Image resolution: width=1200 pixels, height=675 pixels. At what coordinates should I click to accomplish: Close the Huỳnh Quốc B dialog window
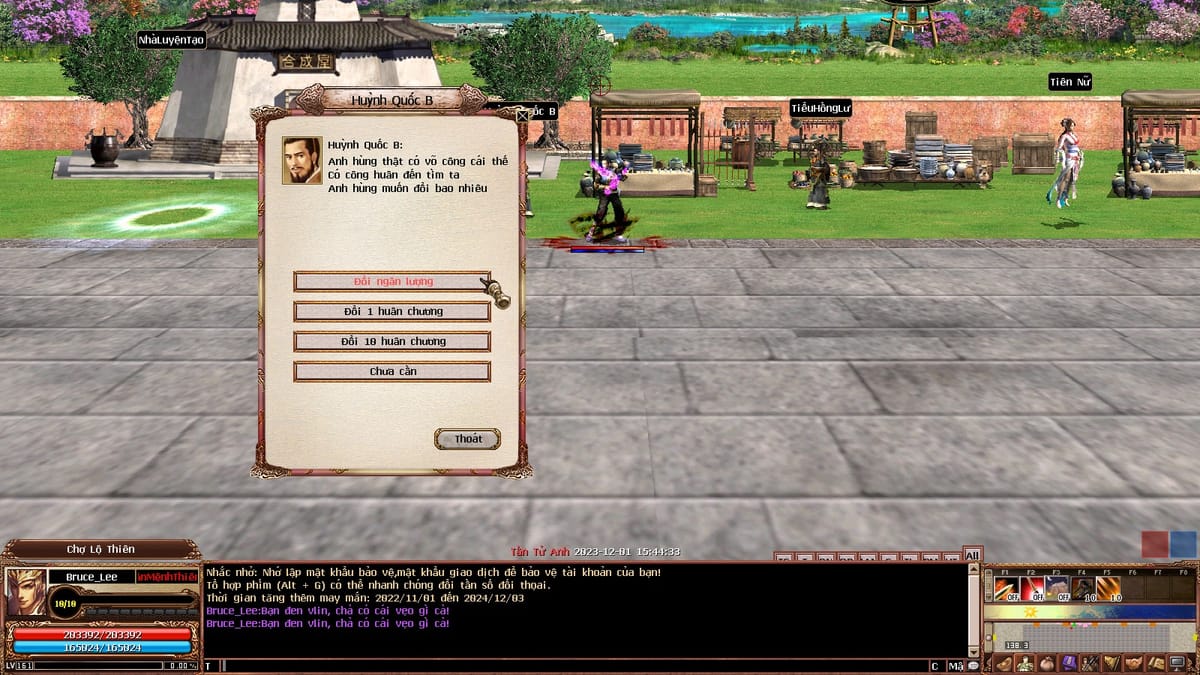(x=521, y=115)
